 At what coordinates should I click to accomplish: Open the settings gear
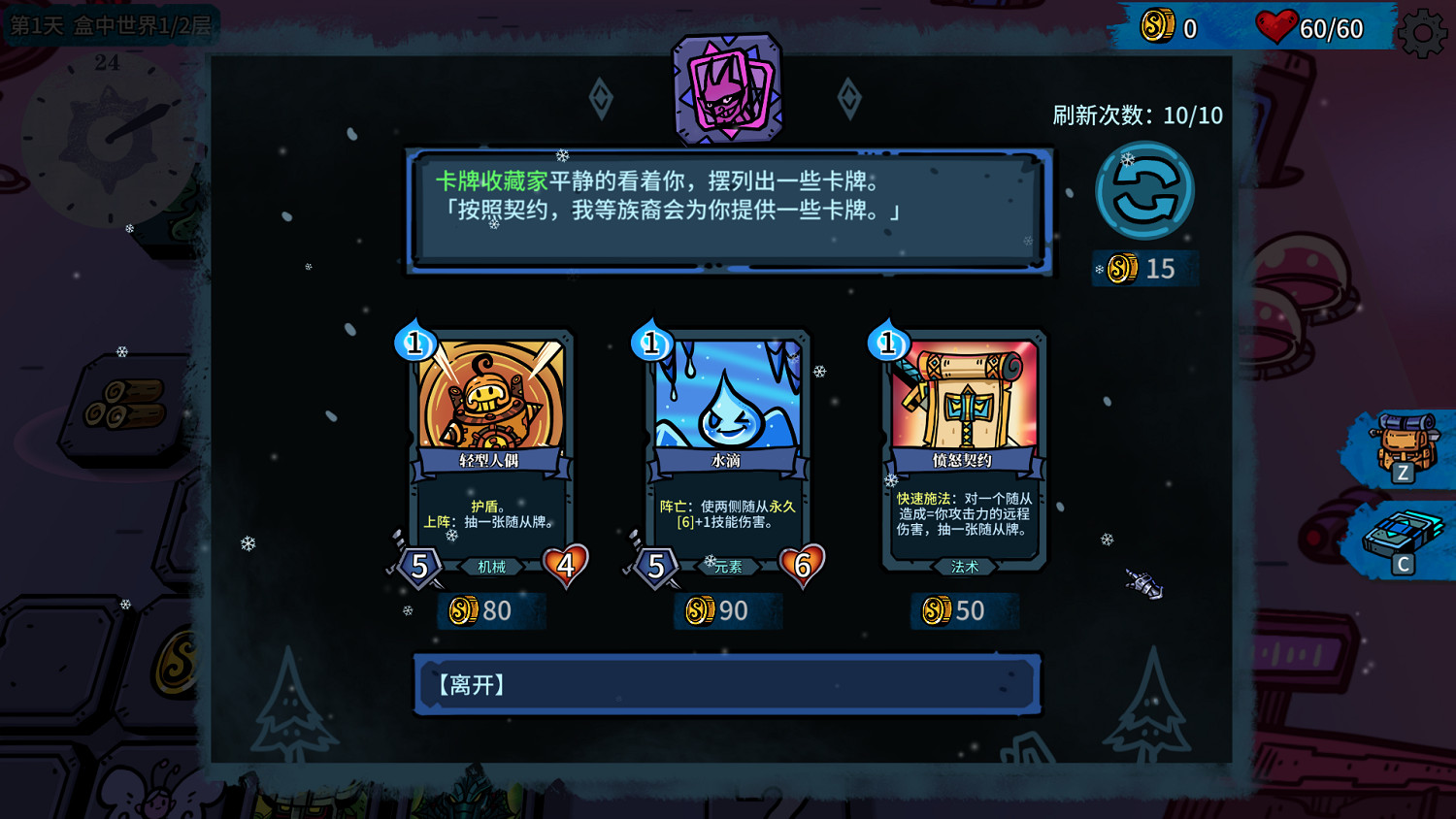click(x=1422, y=31)
